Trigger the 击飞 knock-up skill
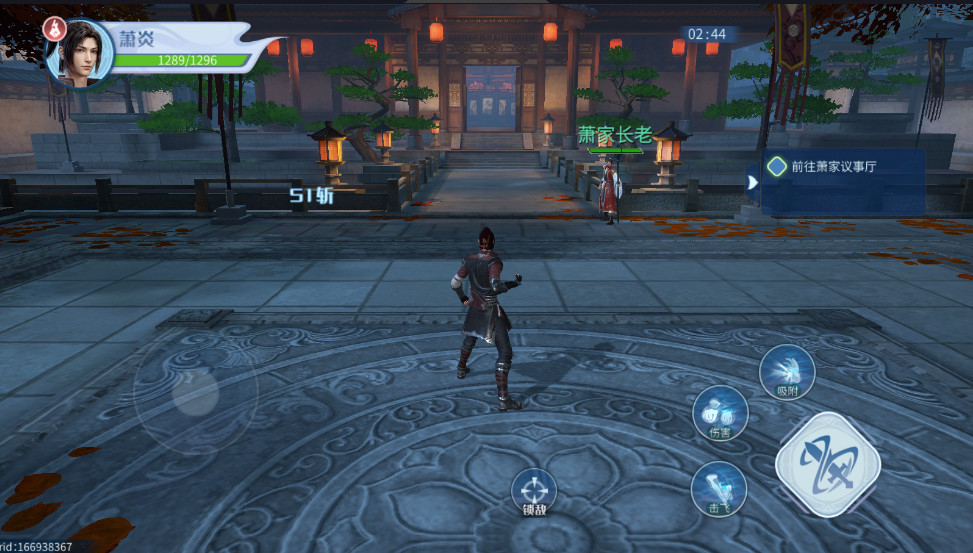 [x=718, y=488]
